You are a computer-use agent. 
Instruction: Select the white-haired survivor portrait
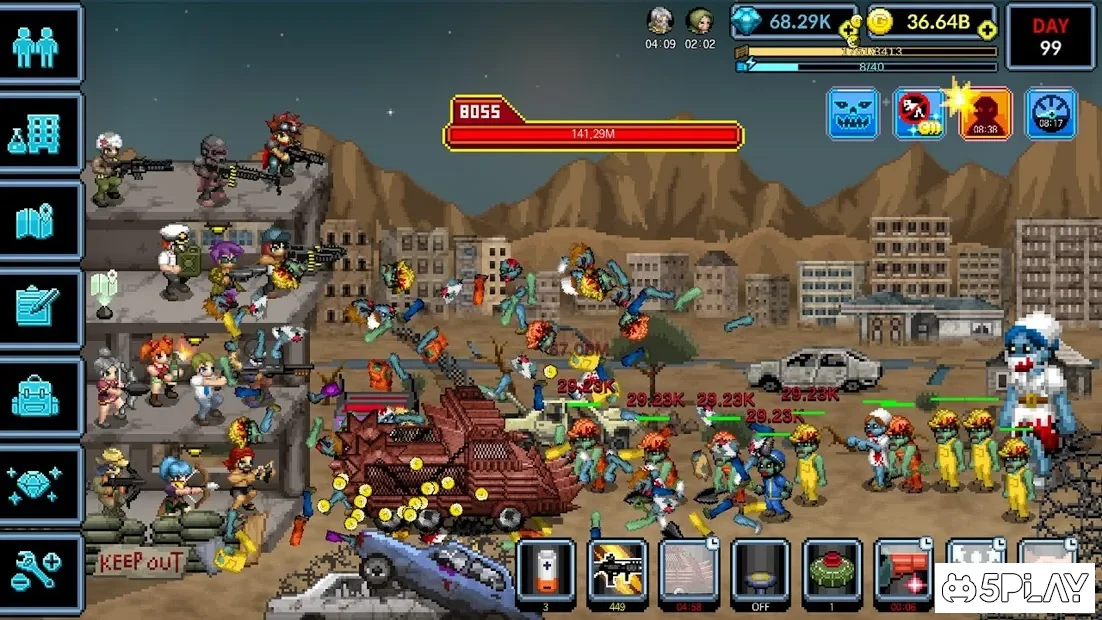660,21
